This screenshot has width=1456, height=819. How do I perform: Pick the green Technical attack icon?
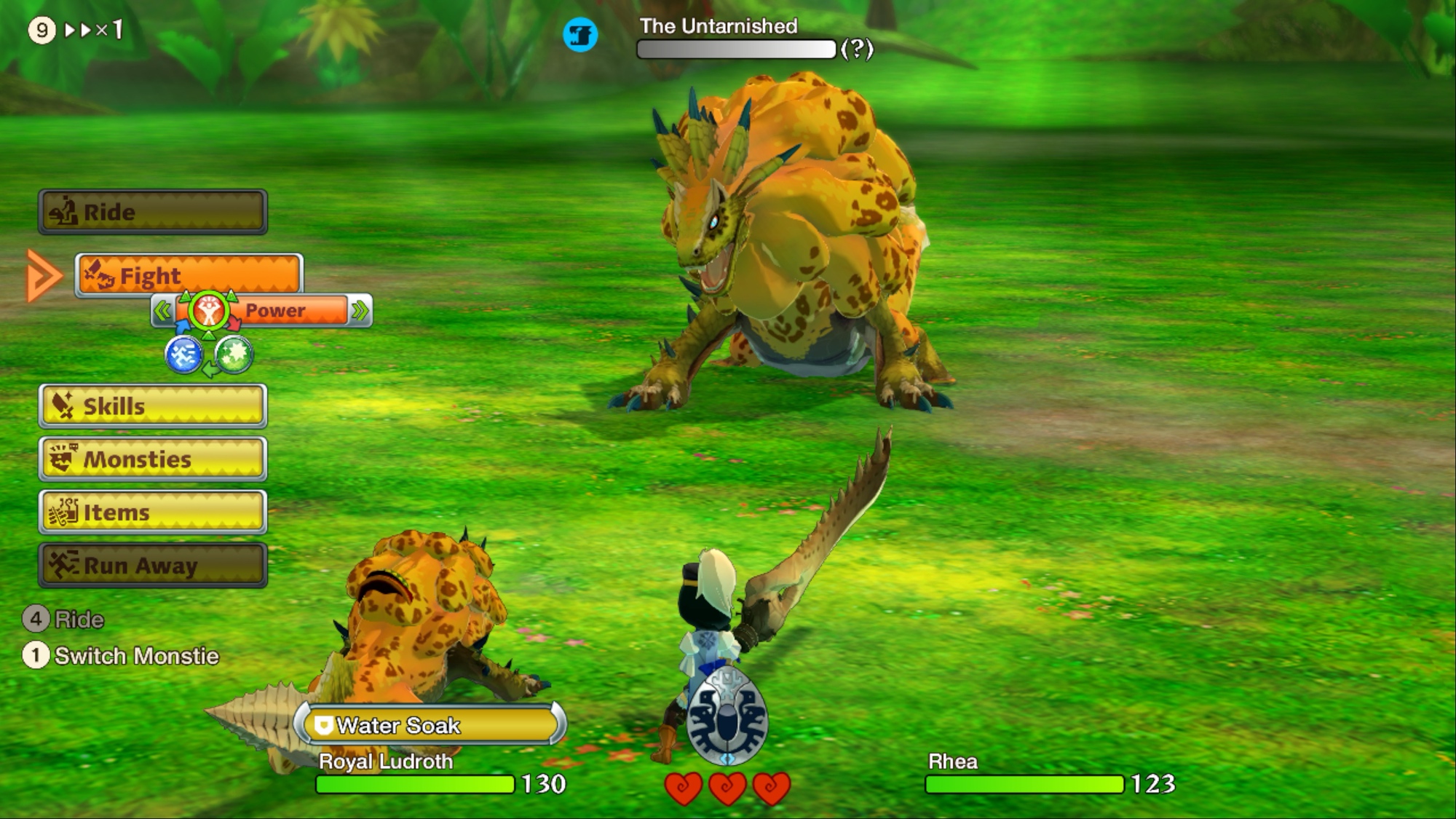tap(234, 355)
